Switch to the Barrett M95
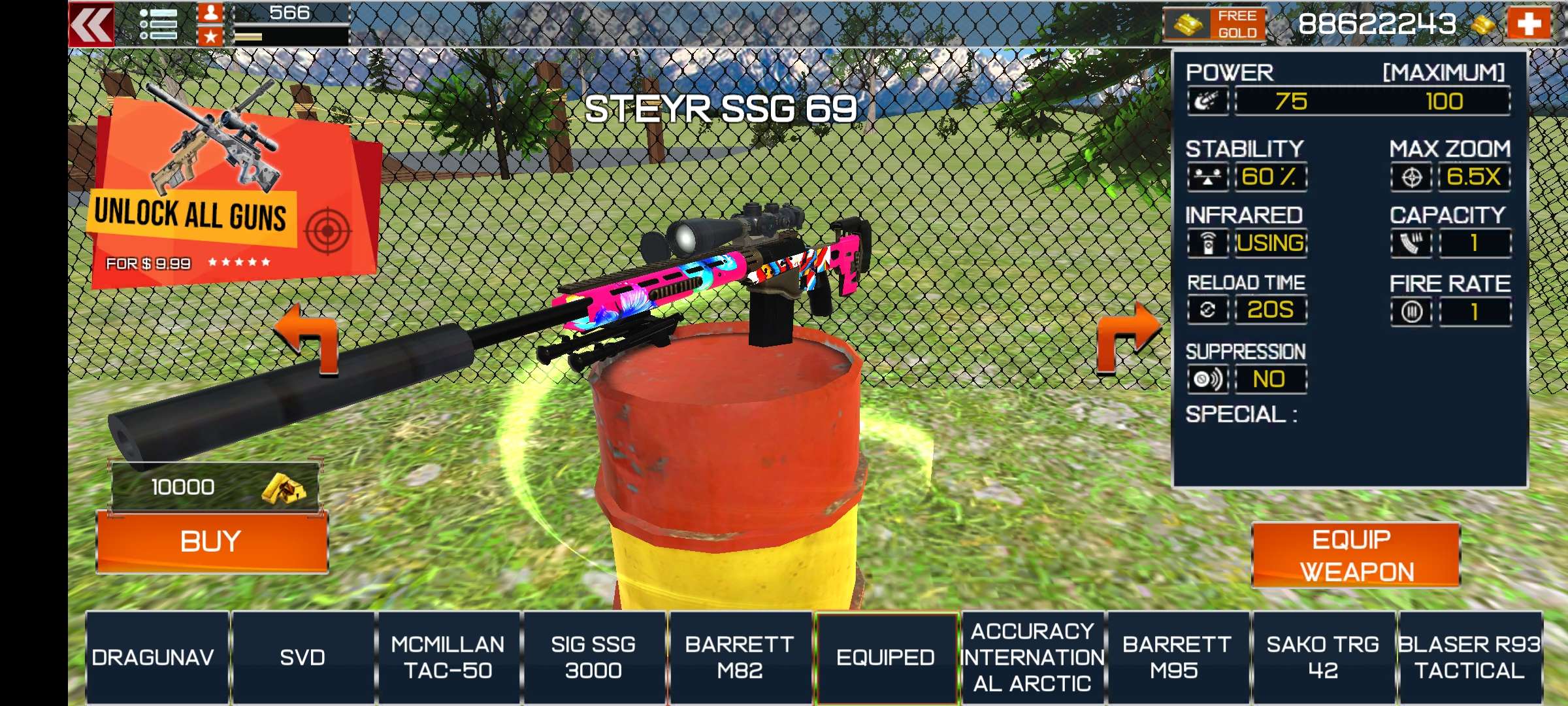The height and width of the screenshot is (706, 1568). tap(1177, 657)
